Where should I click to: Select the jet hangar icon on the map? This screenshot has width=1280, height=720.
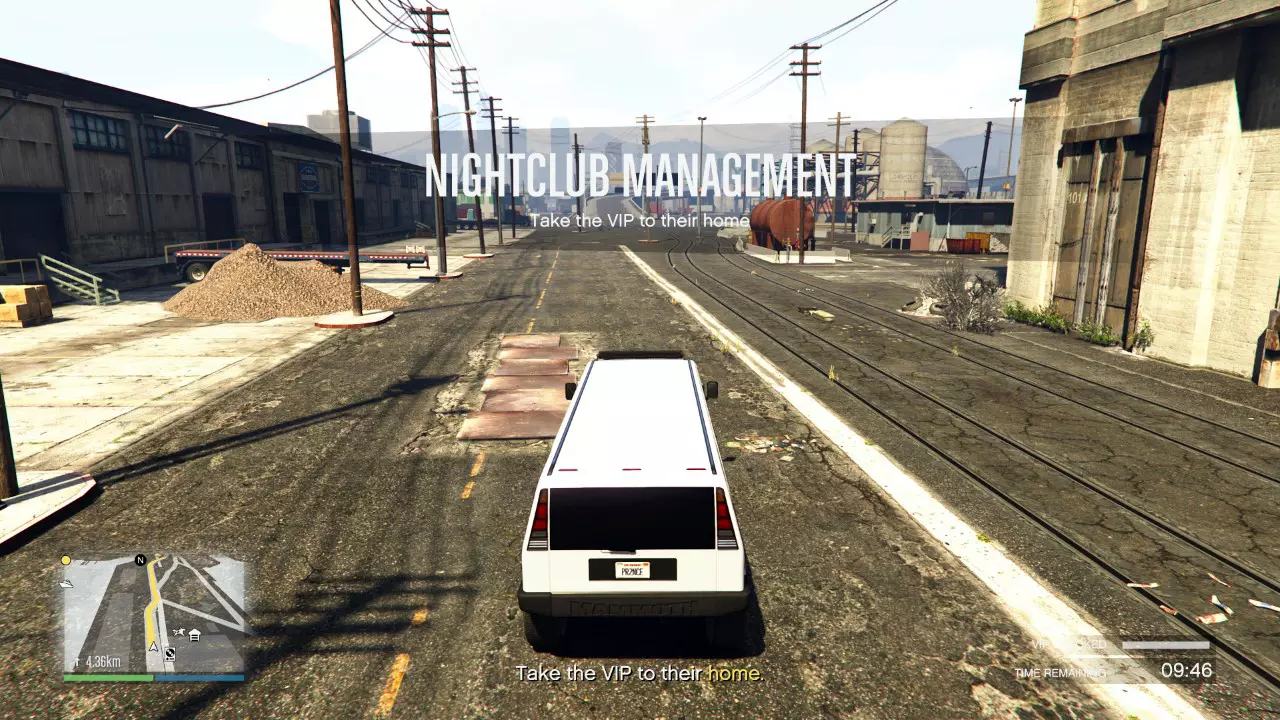pyautogui.click(x=67, y=584)
